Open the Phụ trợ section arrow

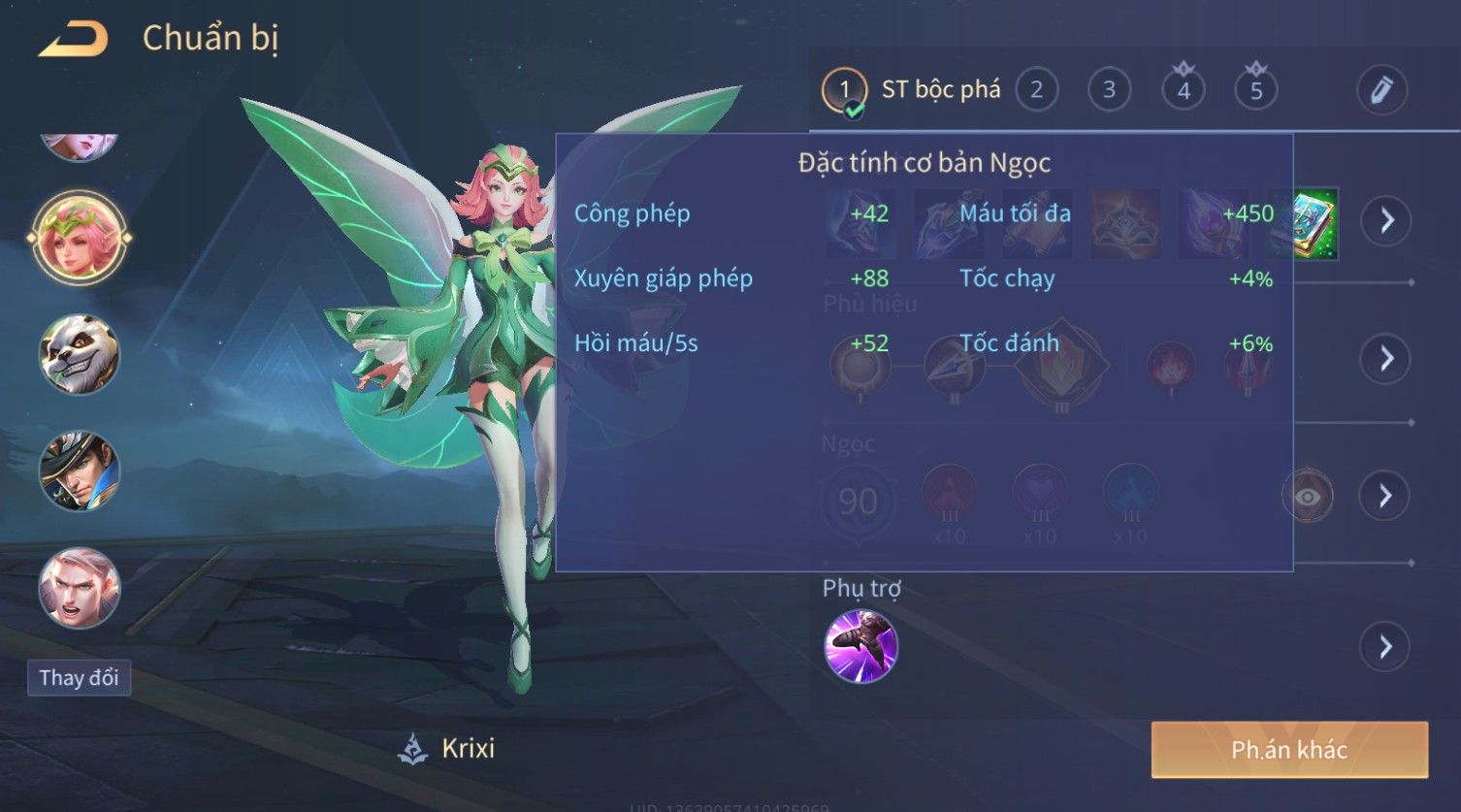[1386, 646]
